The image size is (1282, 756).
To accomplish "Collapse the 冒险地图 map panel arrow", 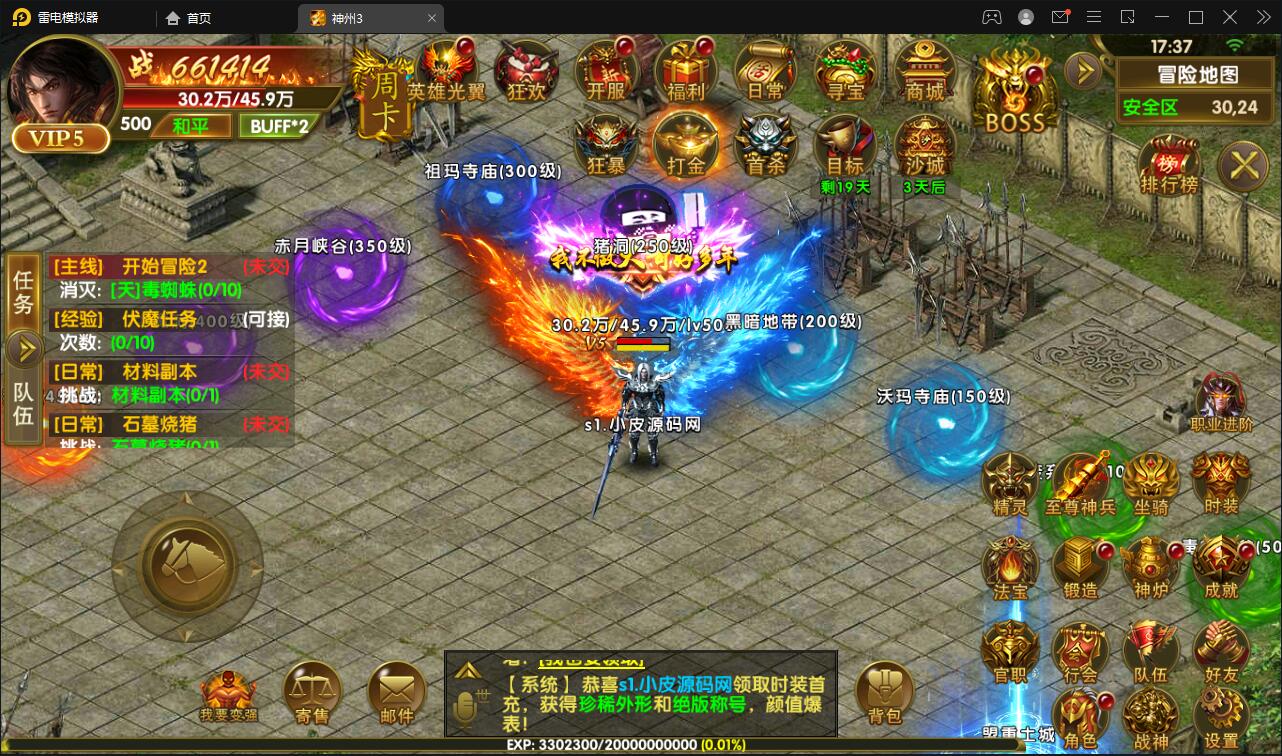I will (x=1083, y=71).
